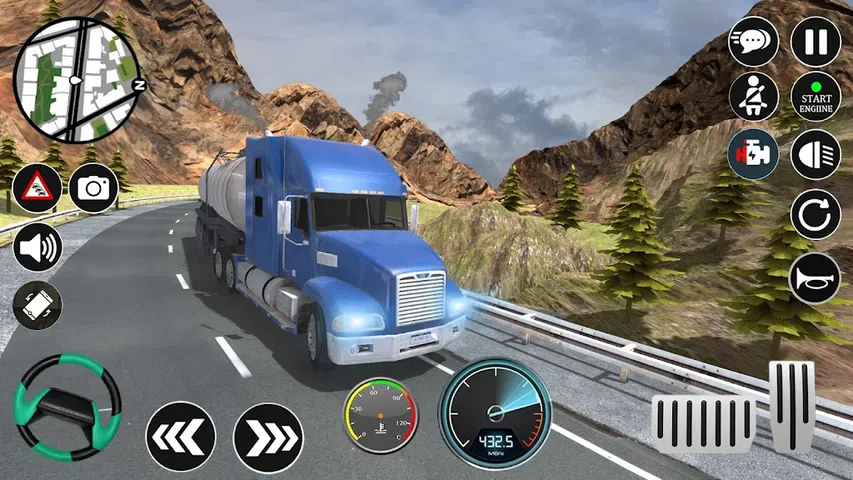Shift with the right double-chevron button
The image size is (853, 480).
[268, 436]
